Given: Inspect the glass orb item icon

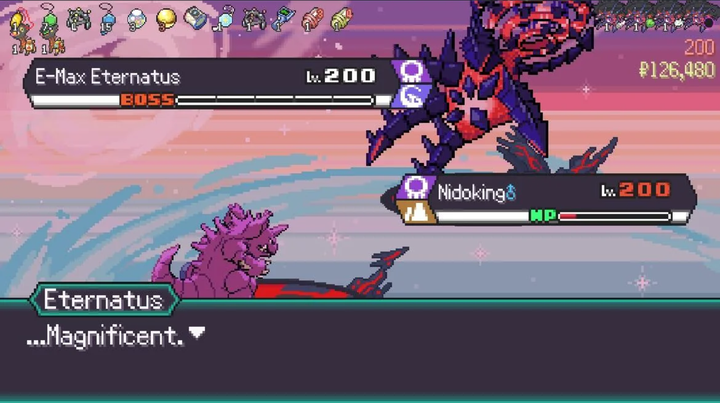Looking at the screenshot, I should pos(137,19).
